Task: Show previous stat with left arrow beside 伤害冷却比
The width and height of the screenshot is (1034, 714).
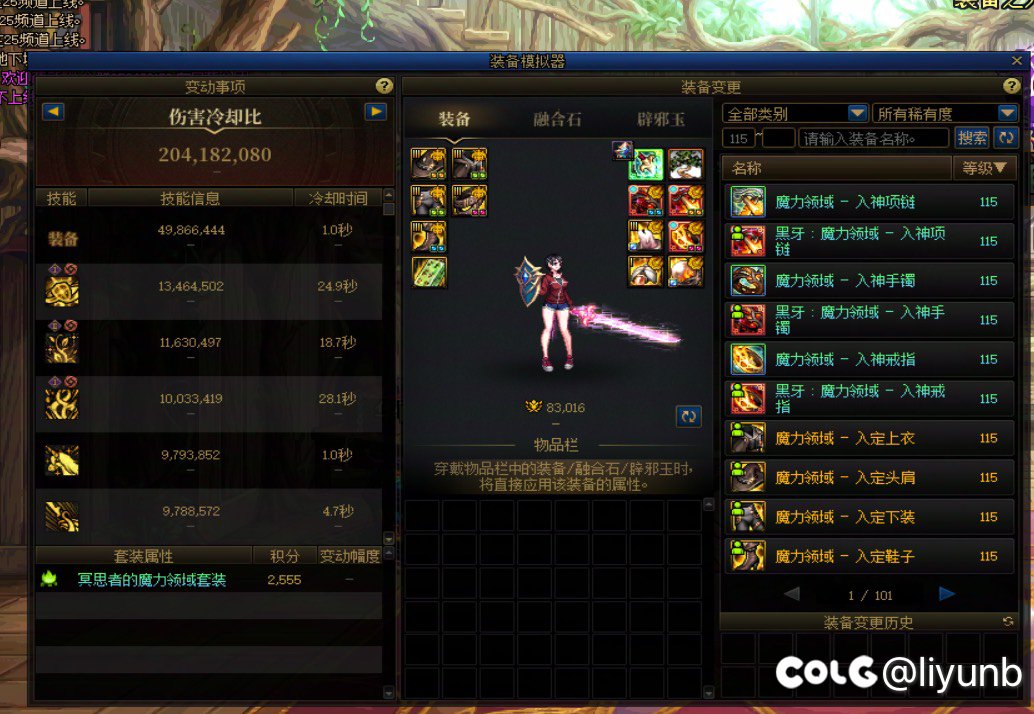Action: (x=53, y=112)
